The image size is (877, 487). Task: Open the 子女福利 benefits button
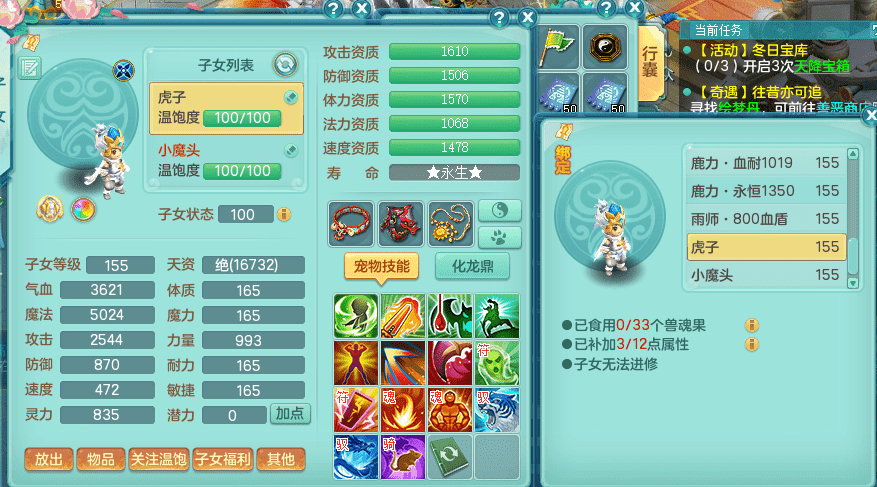pos(222,459)
